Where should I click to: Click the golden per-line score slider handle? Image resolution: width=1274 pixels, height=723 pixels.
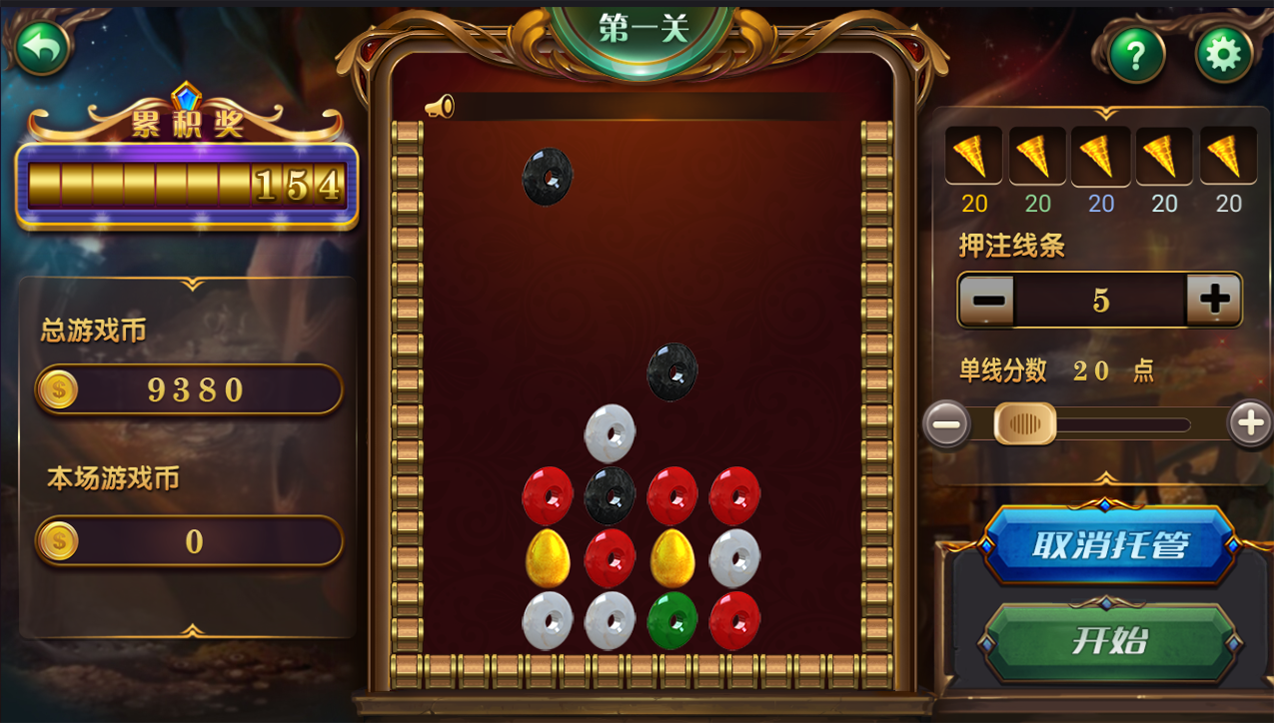click(x=1024, y=424)
